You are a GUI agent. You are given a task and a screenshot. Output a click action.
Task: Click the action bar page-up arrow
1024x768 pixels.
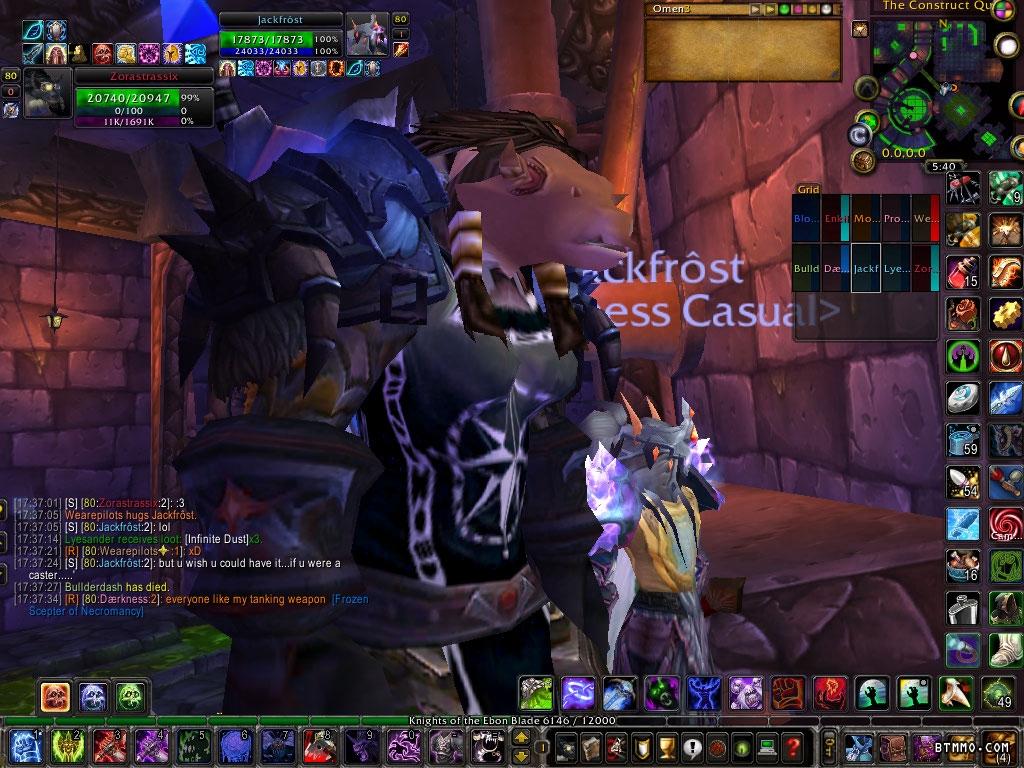pyautogui.click(x=521, y=738)
